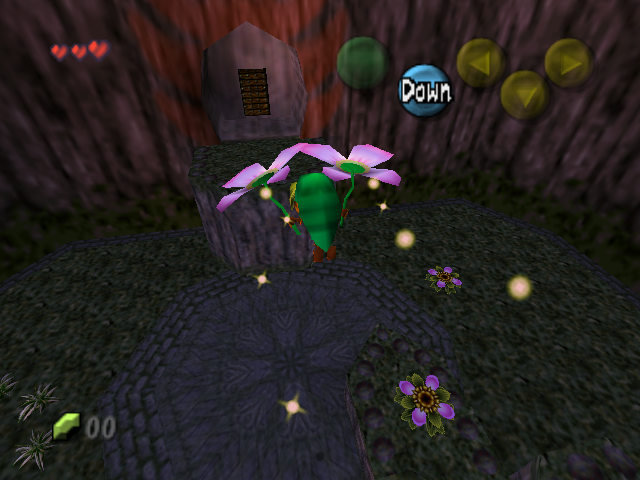
Task: Activate the yellow C-right item slot
Action: tap(568, 62)
